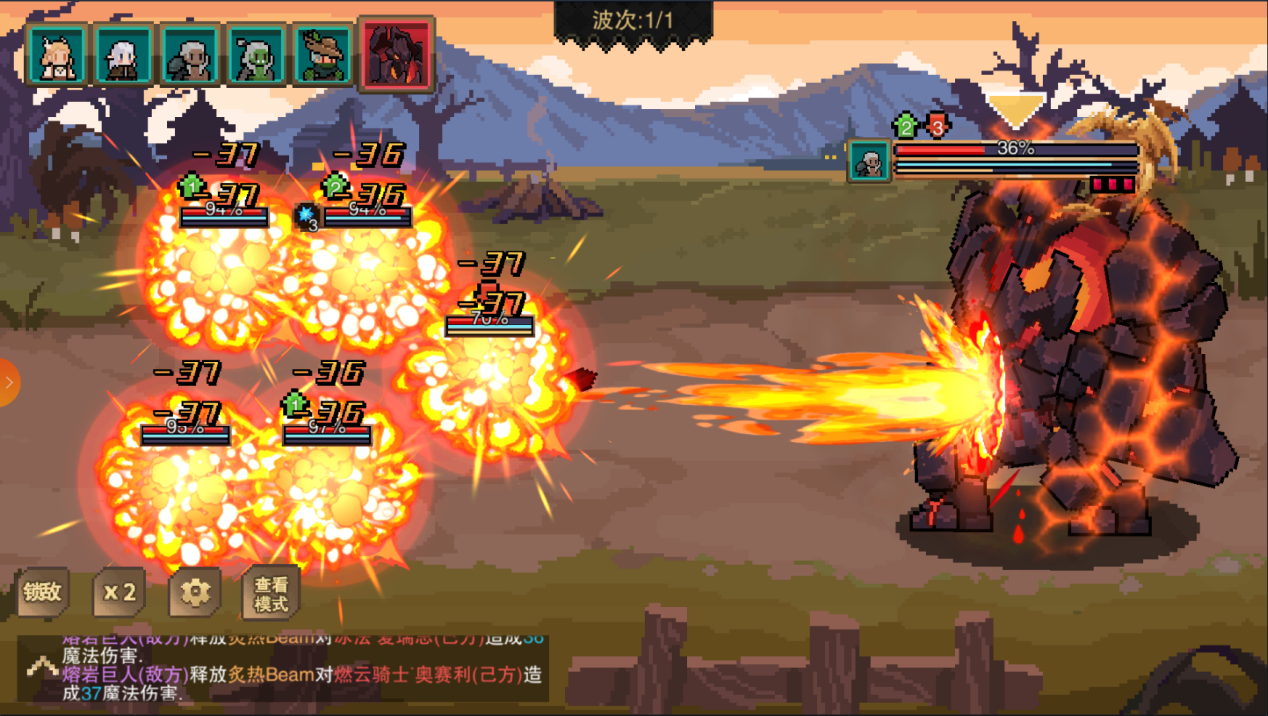Image resolution: width=1268 pixels, height=716 pixels.
Task: Choose the dark-skinned grey-haired hero portrait
Action: [x=190, y=55]
